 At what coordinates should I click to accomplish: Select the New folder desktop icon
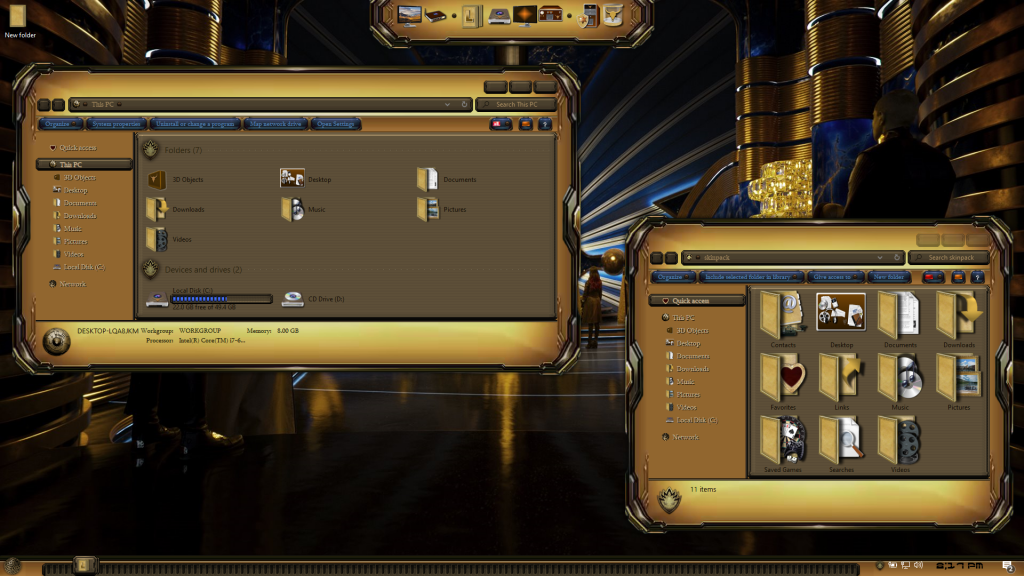pos(18,20)
